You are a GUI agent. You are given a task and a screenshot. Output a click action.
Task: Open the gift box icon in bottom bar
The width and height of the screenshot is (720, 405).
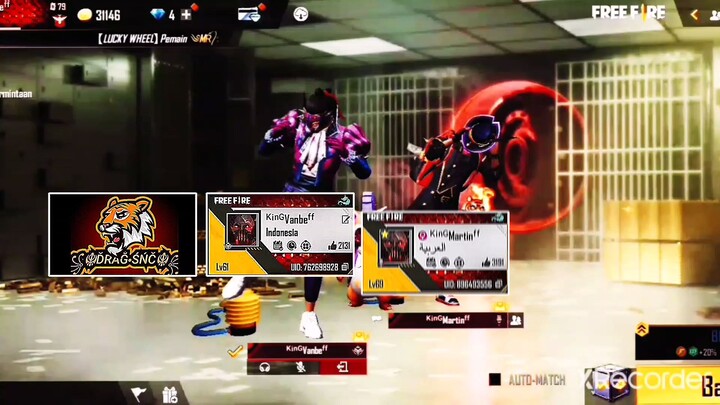(169, 394)
